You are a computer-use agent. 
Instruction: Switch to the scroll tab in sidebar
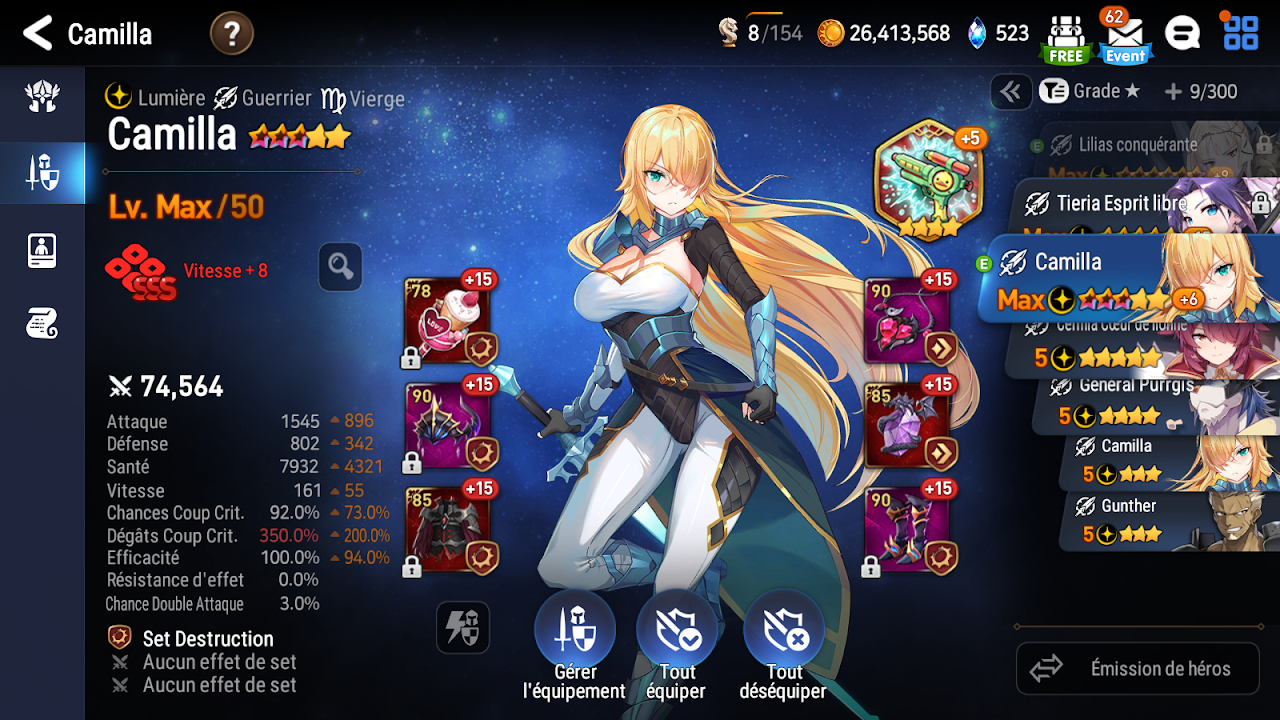(42, 323)
